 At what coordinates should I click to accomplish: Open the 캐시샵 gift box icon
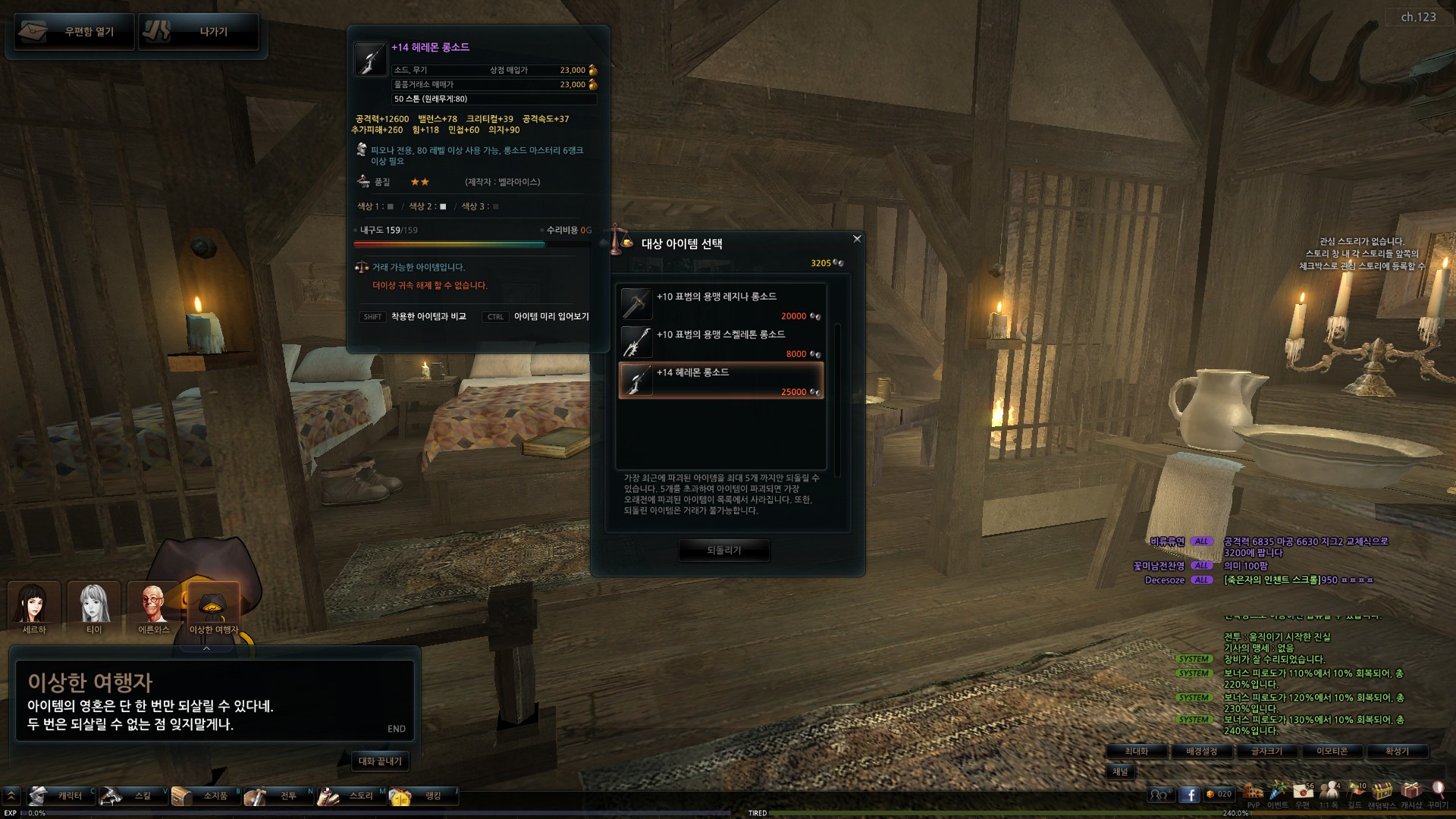pos(1410,793)
